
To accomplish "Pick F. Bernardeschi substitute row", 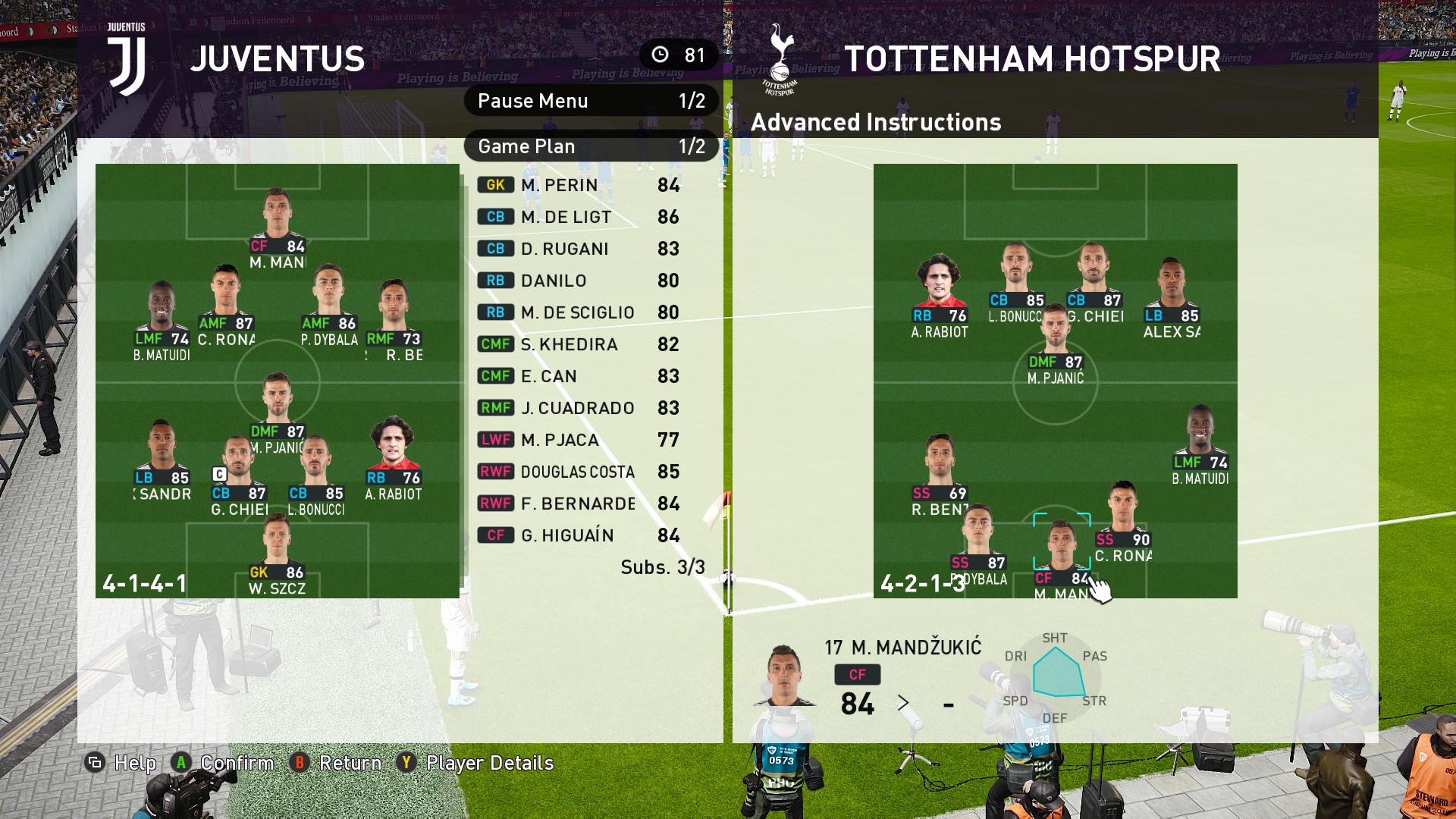I will (x=578, y=504).
